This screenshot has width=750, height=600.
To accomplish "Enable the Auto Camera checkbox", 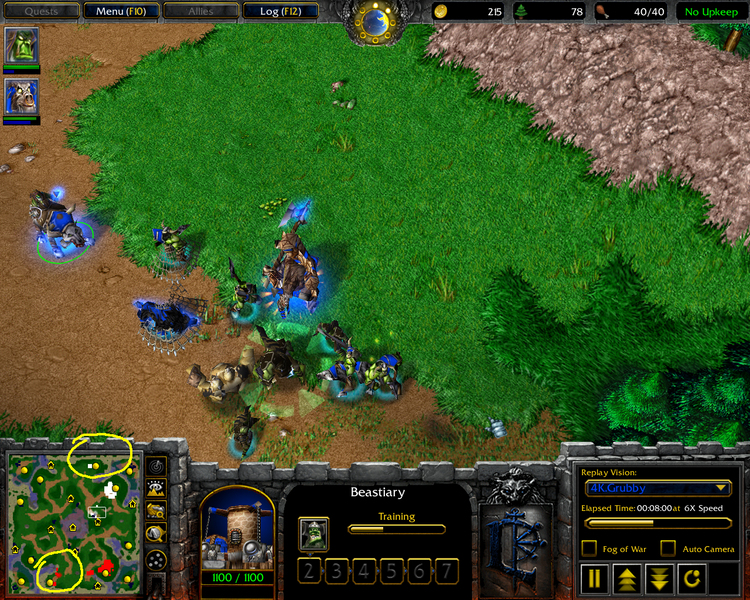I will tap(668, 548).
